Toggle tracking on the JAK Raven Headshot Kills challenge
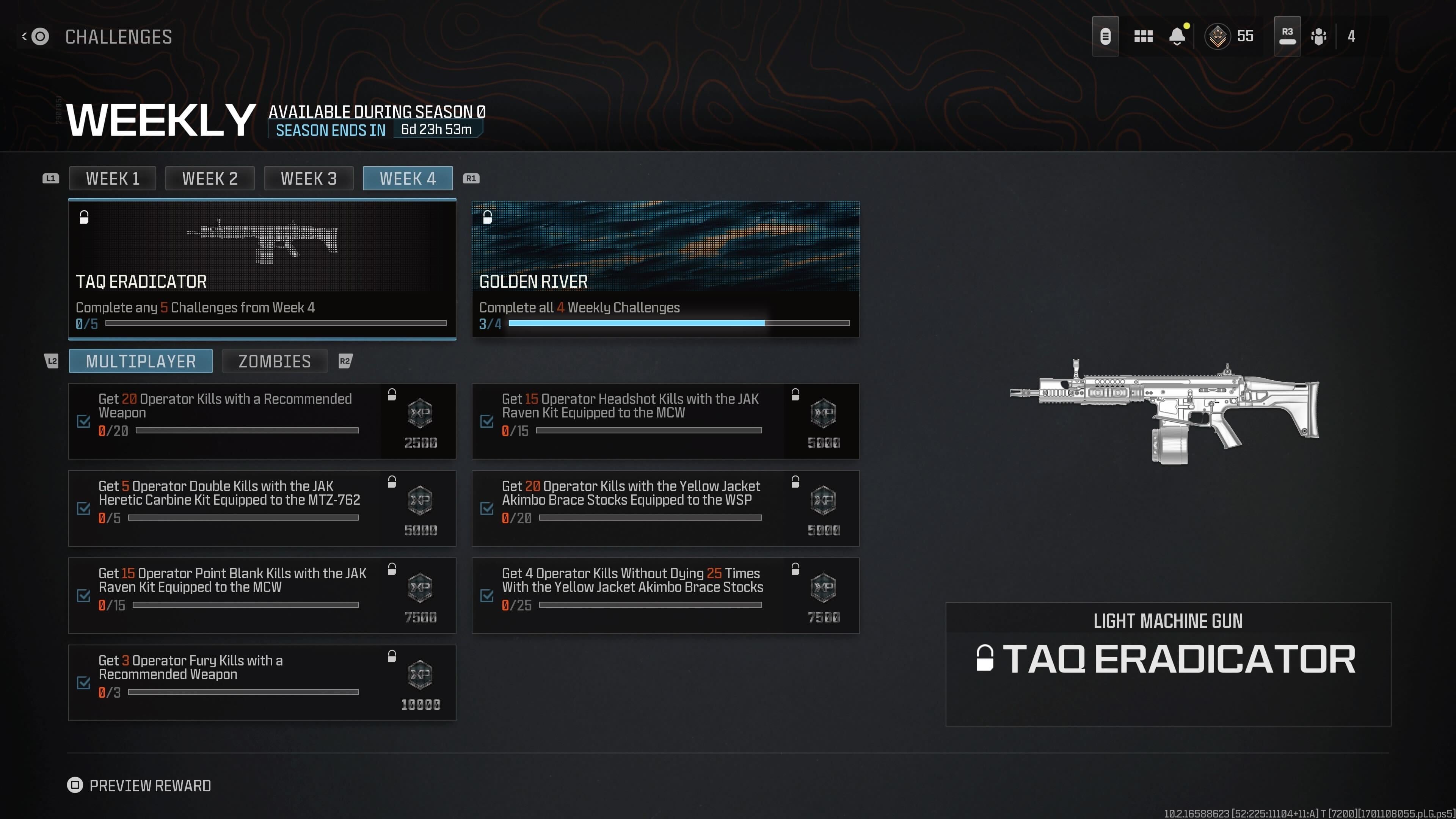1456x819 pixels. click(487, 422)
